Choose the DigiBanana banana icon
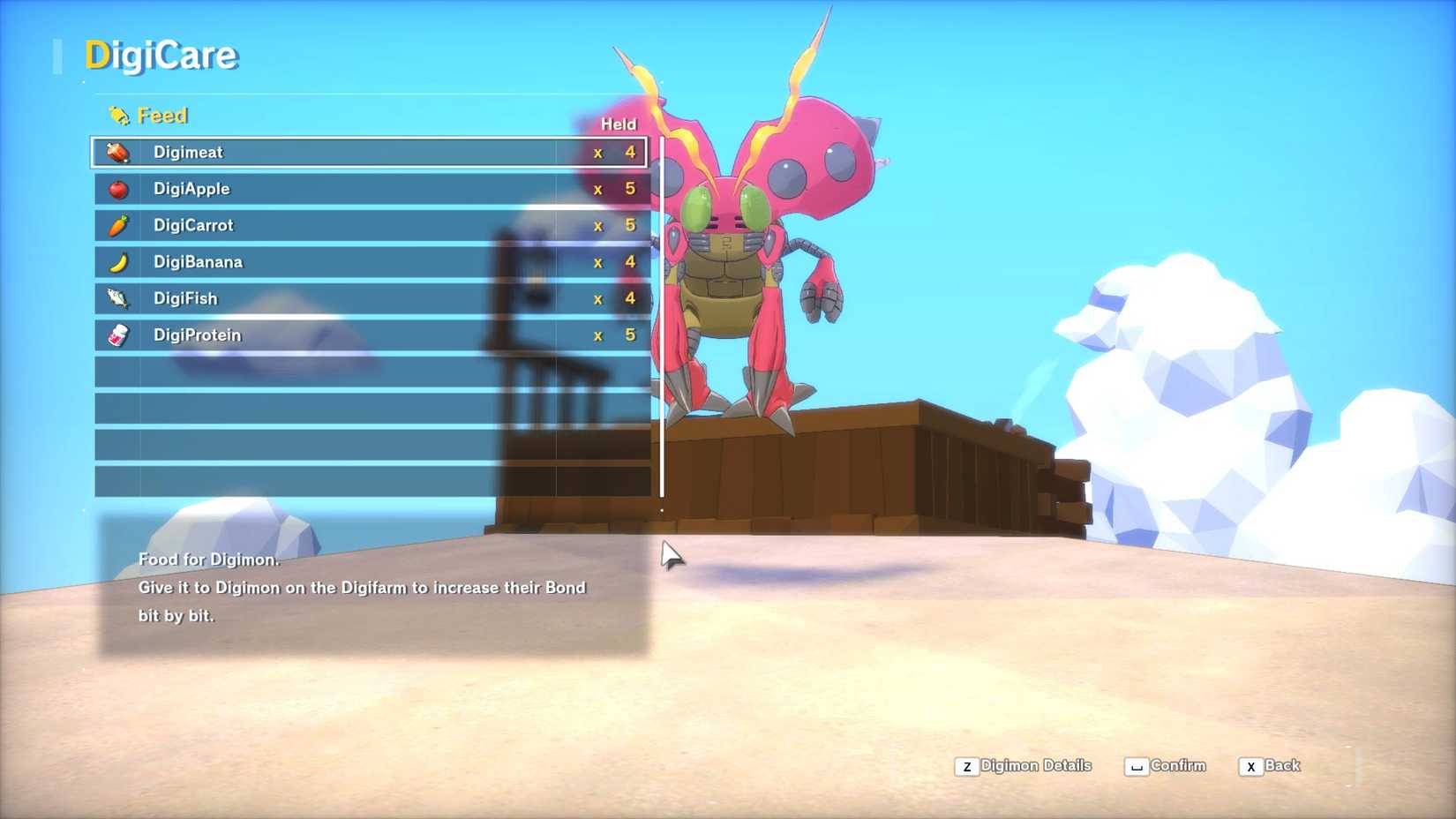This screenshot has width=1456, height=819. (x=118, y=261)
